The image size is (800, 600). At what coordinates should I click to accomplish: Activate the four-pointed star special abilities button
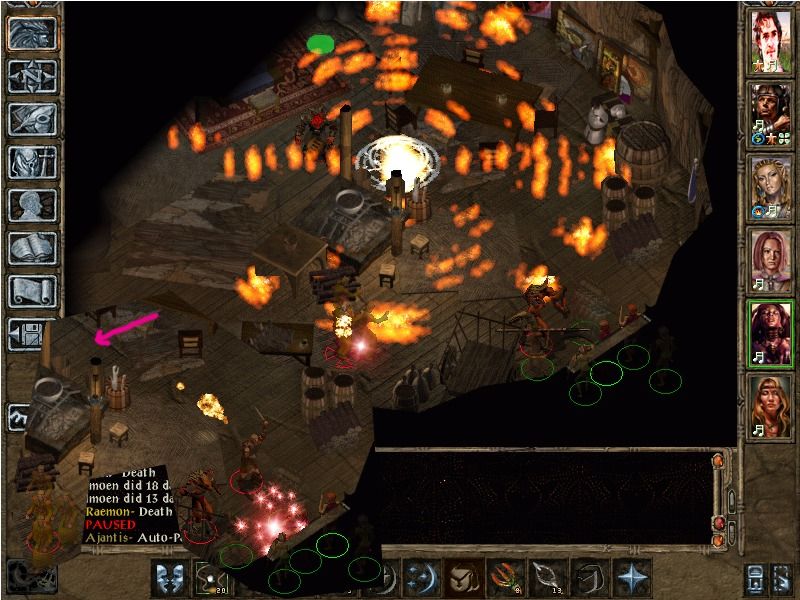point(632,577)
